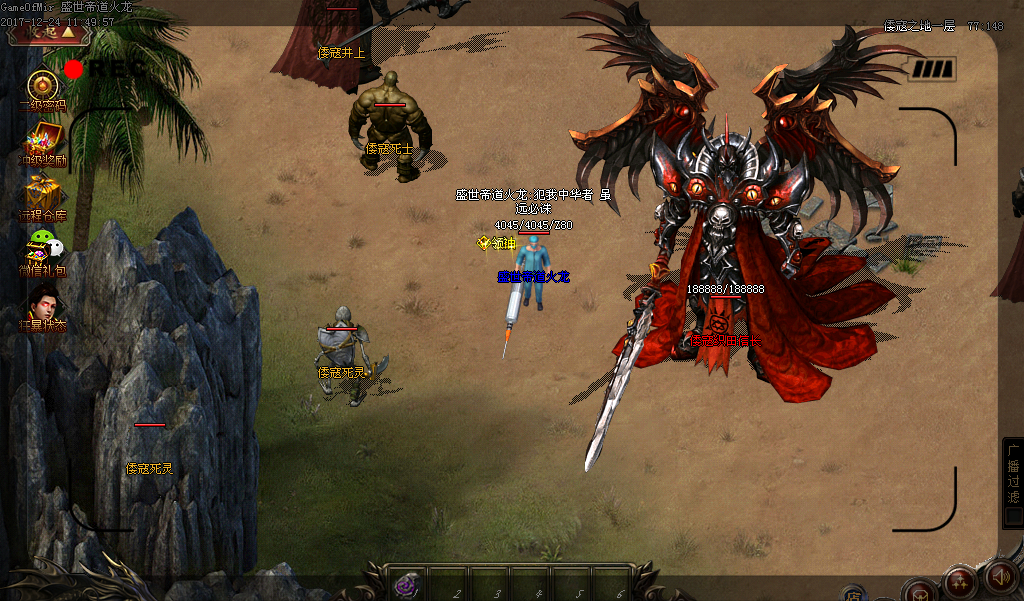Activate the 狂暴状态 berserk status icon

point(42,302)
